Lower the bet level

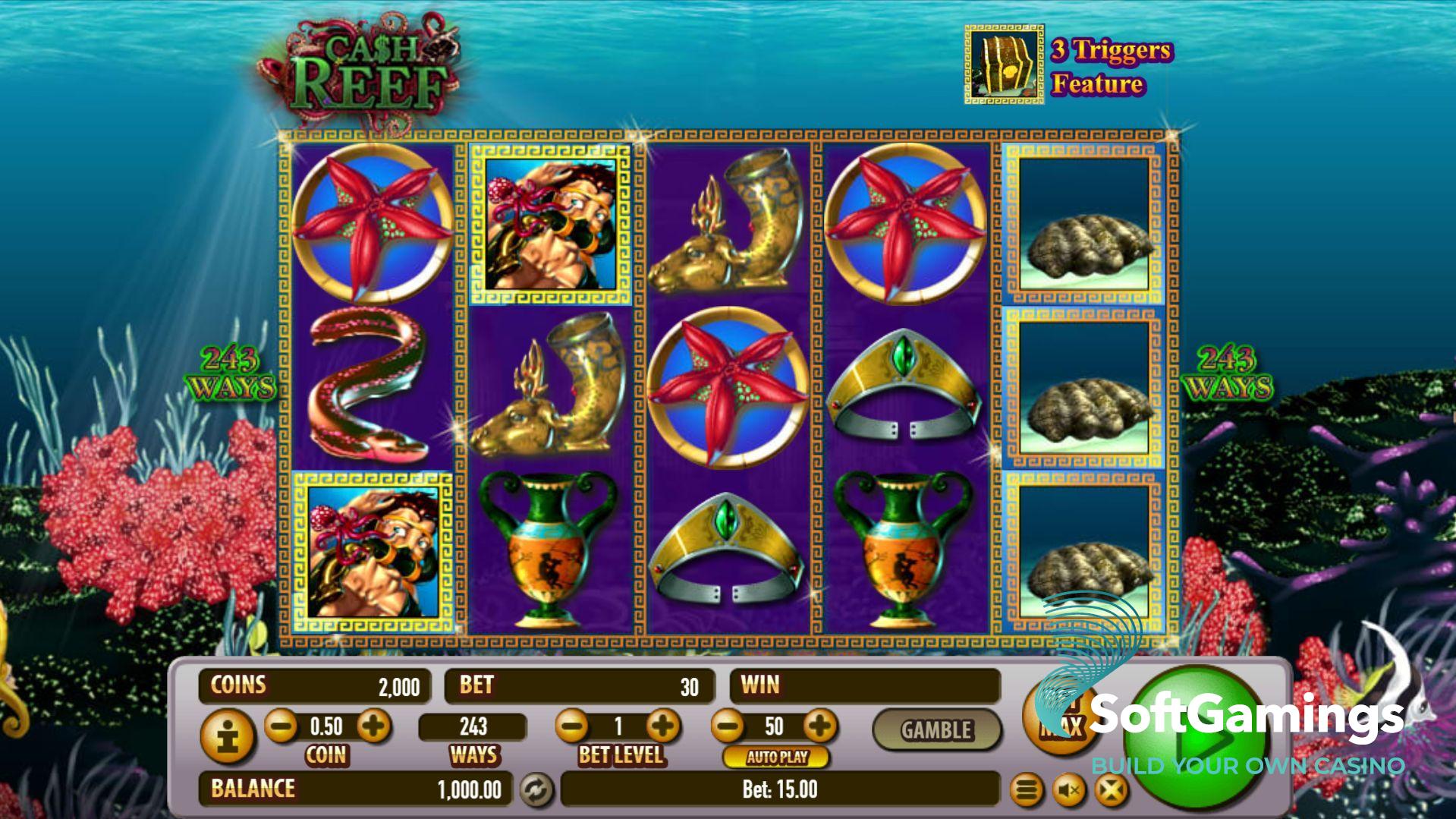click(x=572, y=726)
